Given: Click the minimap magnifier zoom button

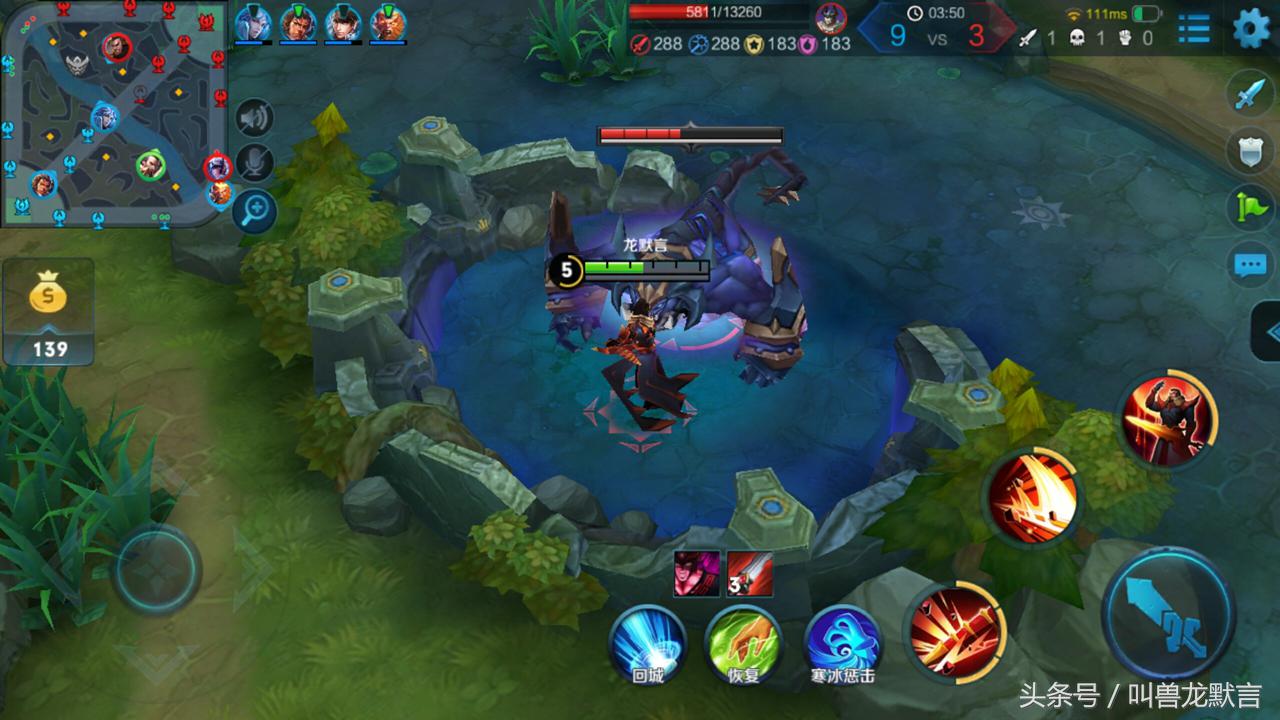Looking at the screenshot, I should 255,210.
